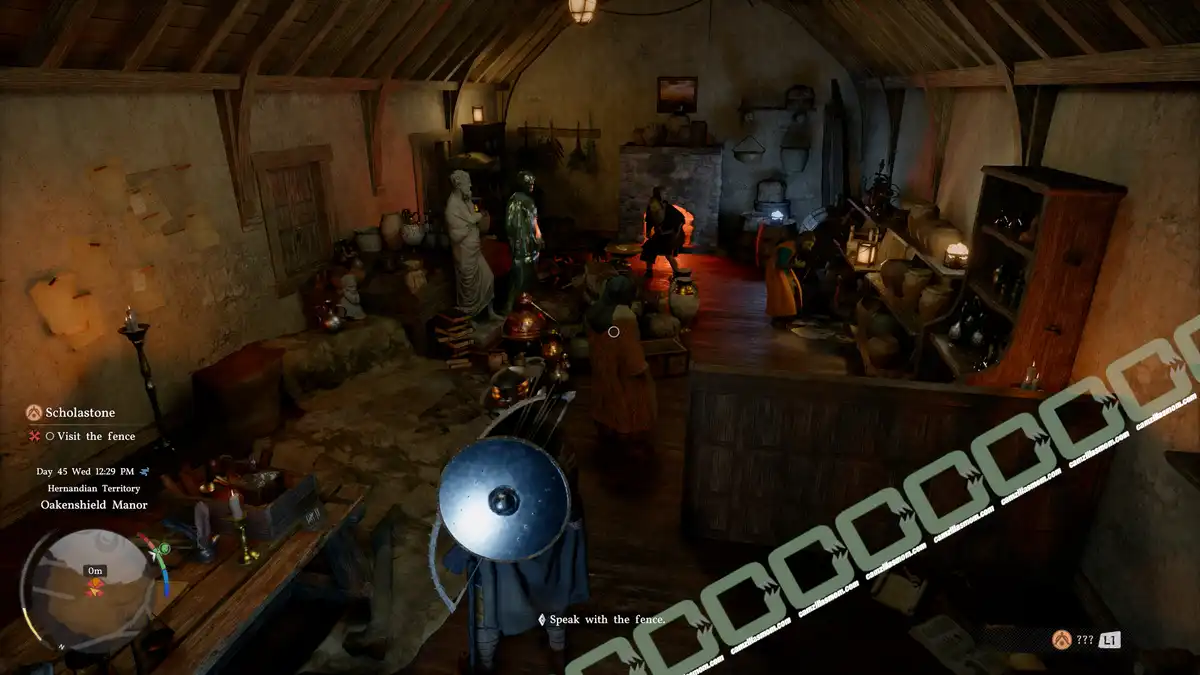Select the Scholastone quest tracker title
This screenshot has height=675, width=1200.
point(80,412)
